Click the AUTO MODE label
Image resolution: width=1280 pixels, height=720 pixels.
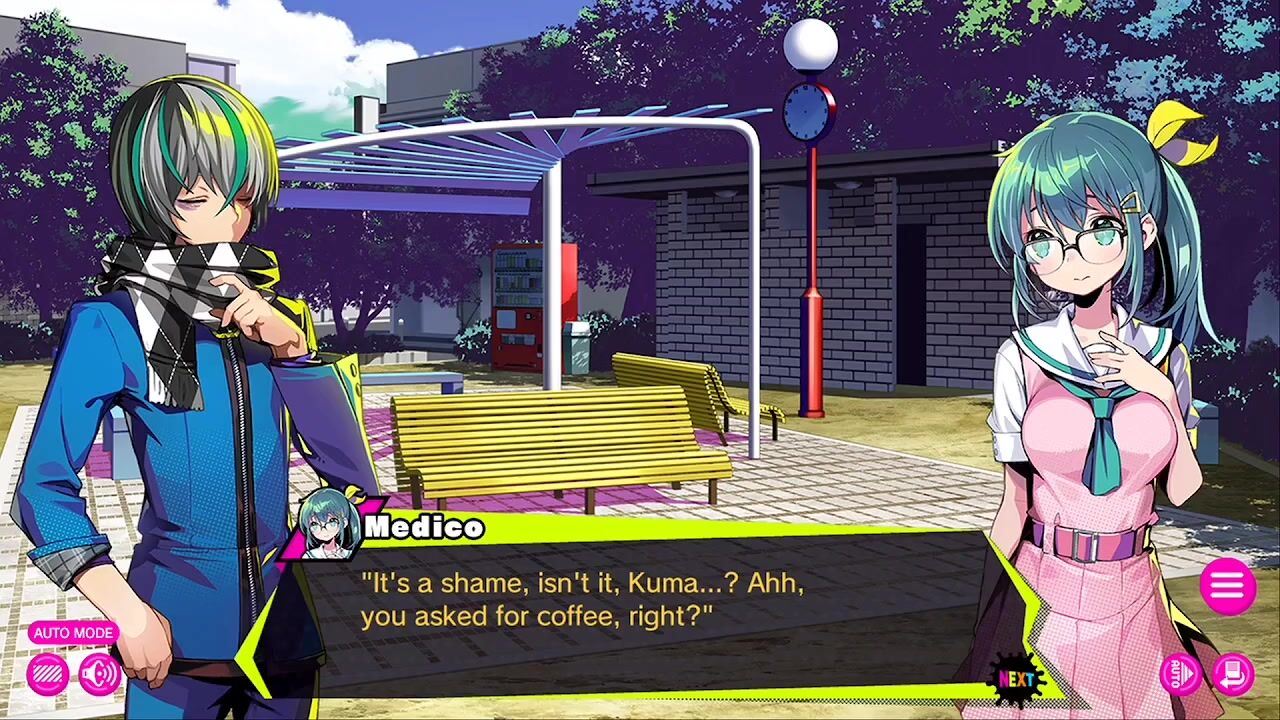coord(73,633)
